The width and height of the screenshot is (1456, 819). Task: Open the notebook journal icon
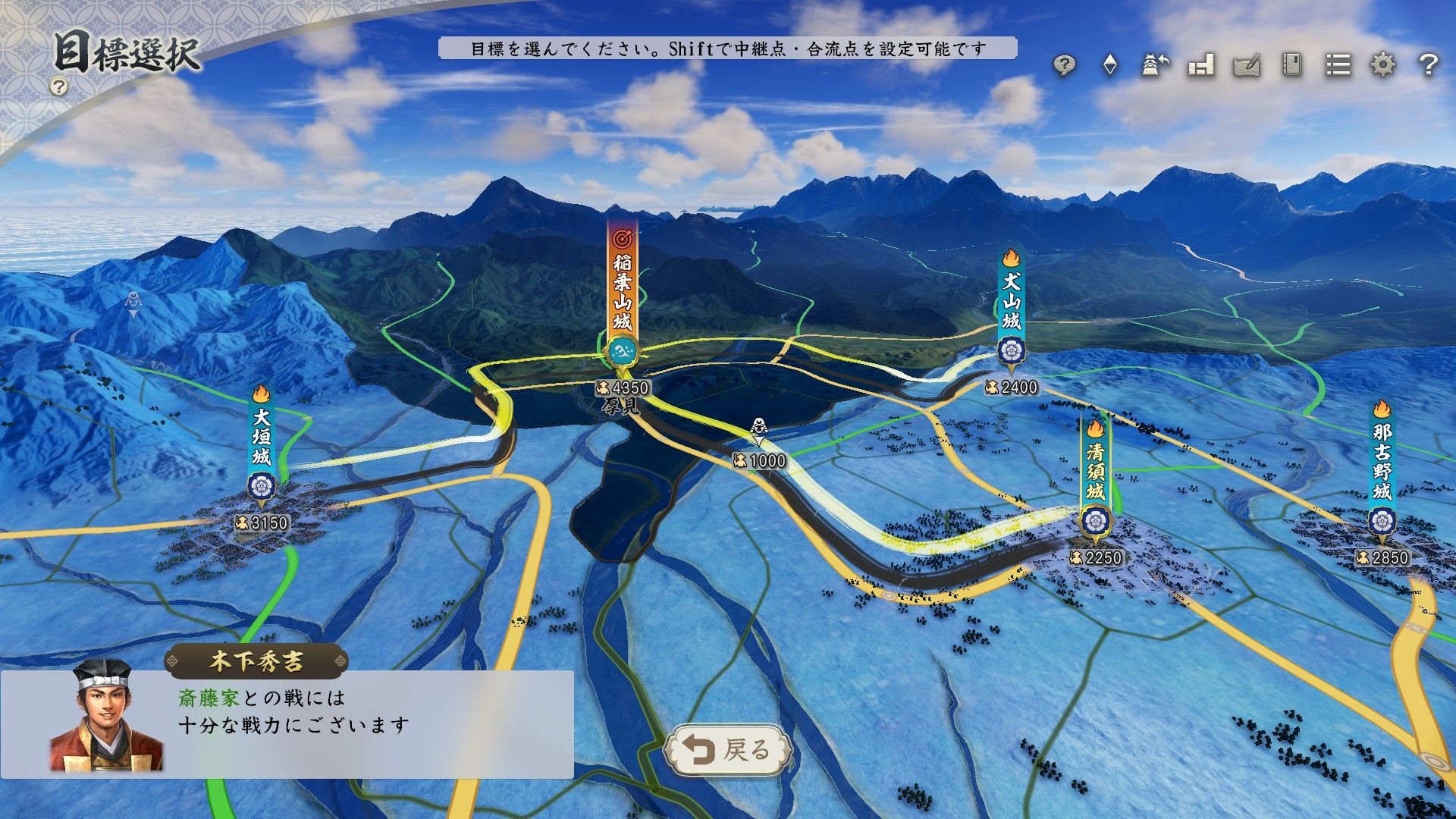click(1292, 65)
